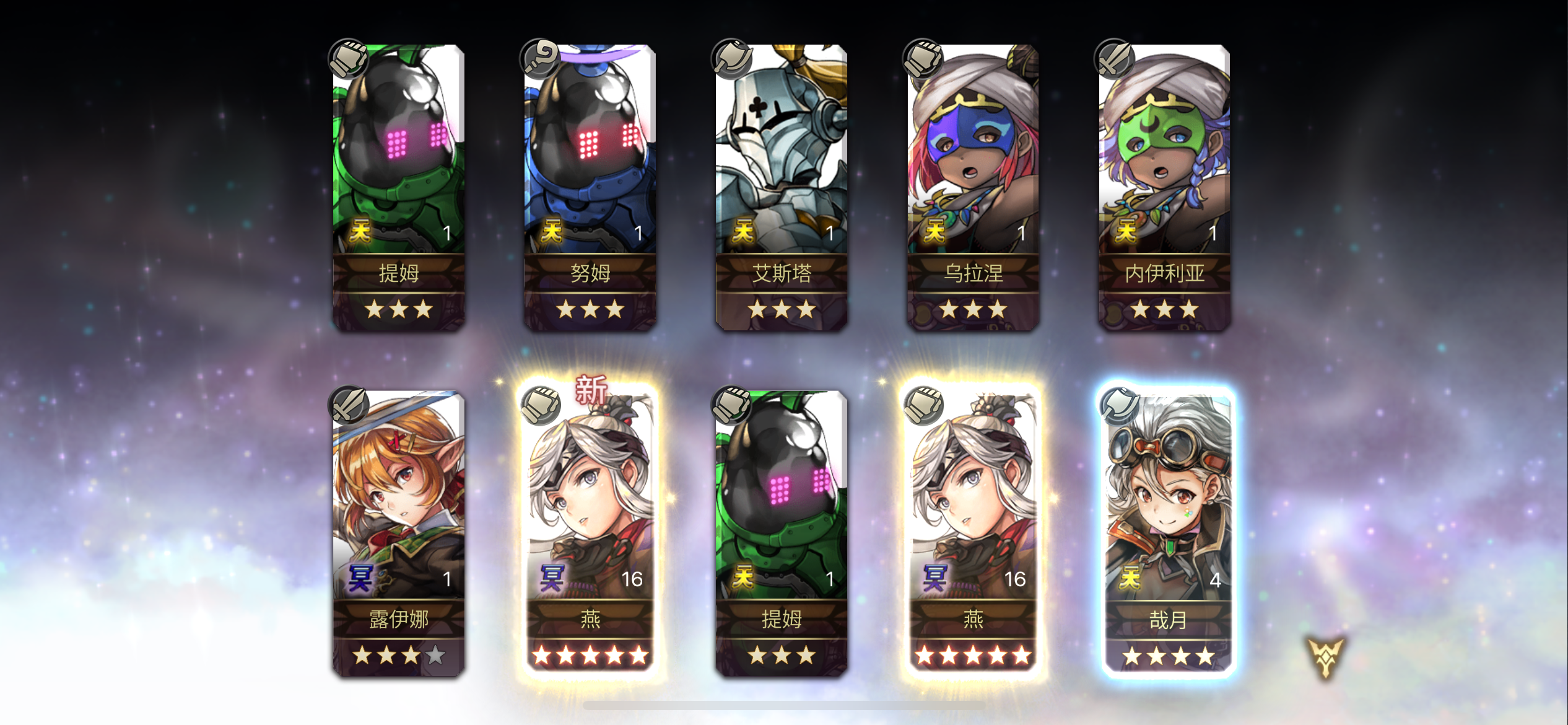Screen dimensions: 1568x725
Task: Select the green robot 提姆 card thumbnail
Action: point(396,155)
